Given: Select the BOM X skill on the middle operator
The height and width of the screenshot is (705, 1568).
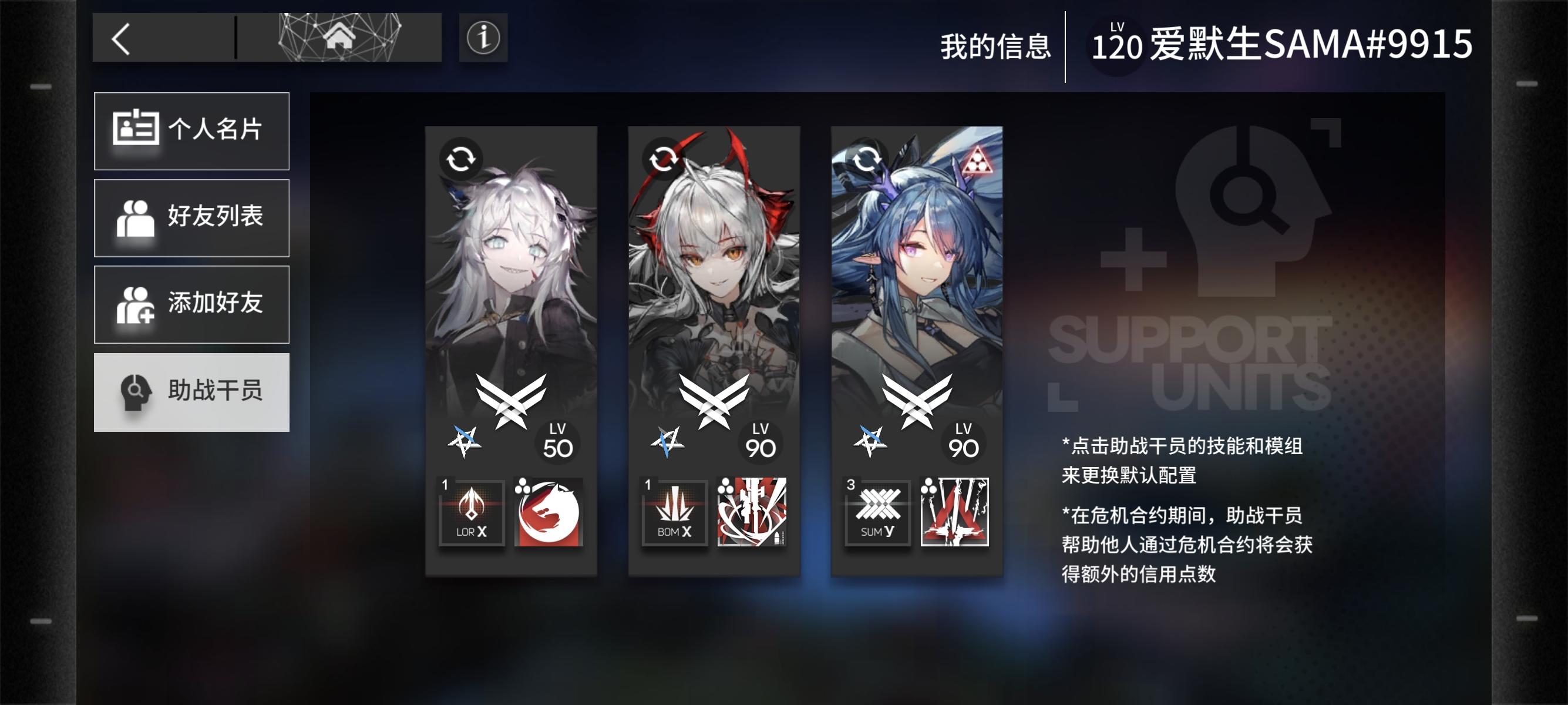Looking at the screenshot, I should tap(674, 513).
